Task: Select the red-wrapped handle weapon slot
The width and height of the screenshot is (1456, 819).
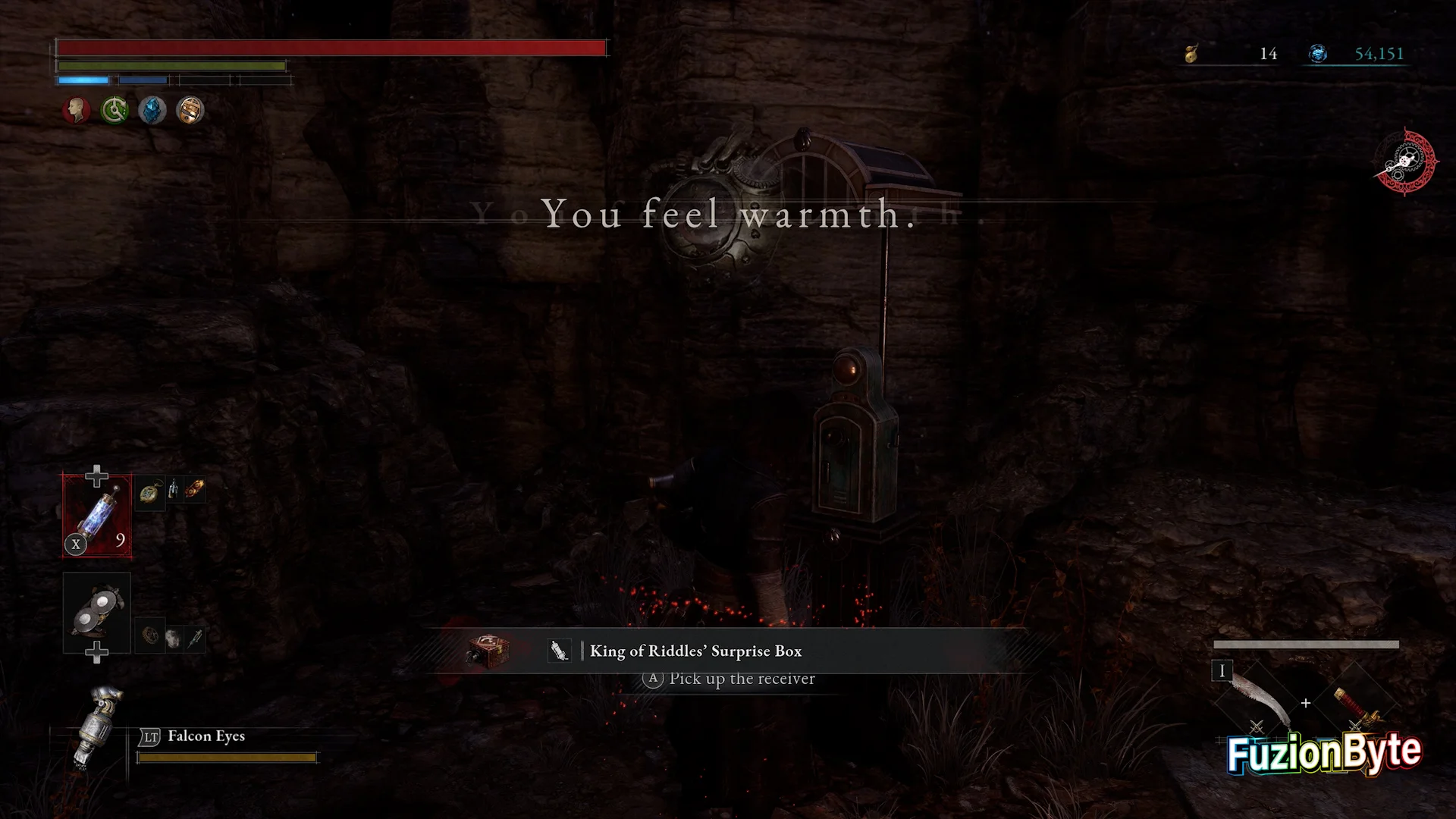Action: 1355,703
